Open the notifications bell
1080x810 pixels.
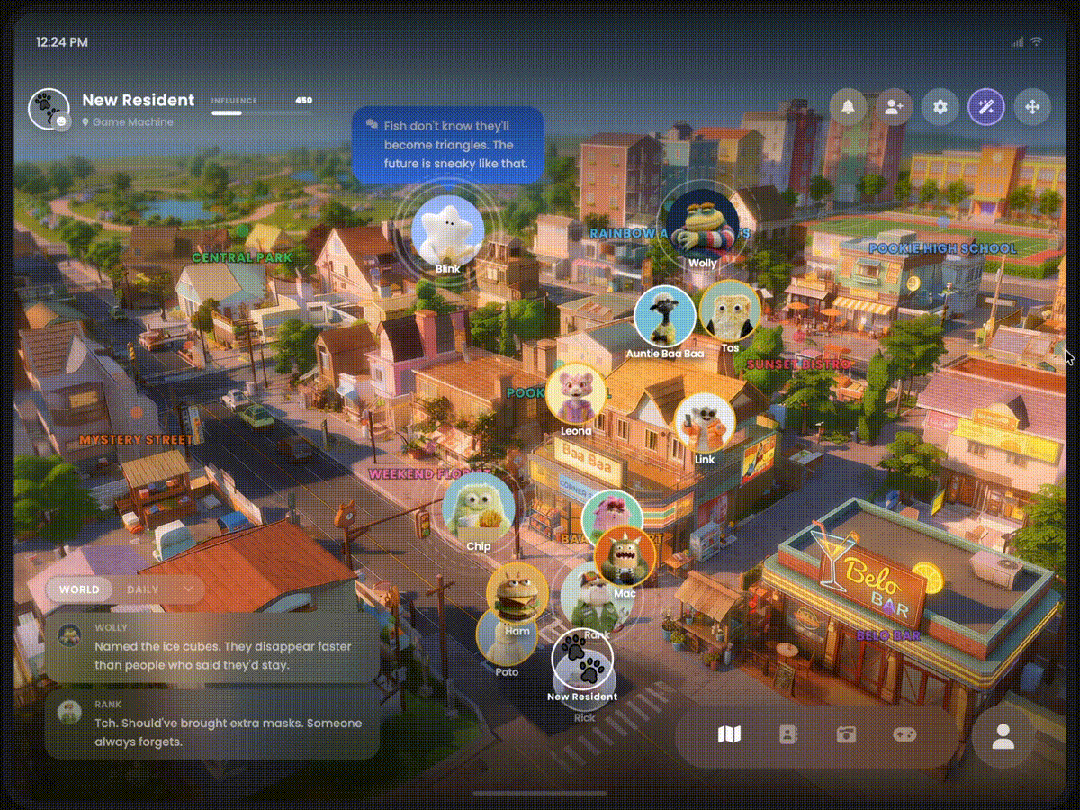point(849,106)
